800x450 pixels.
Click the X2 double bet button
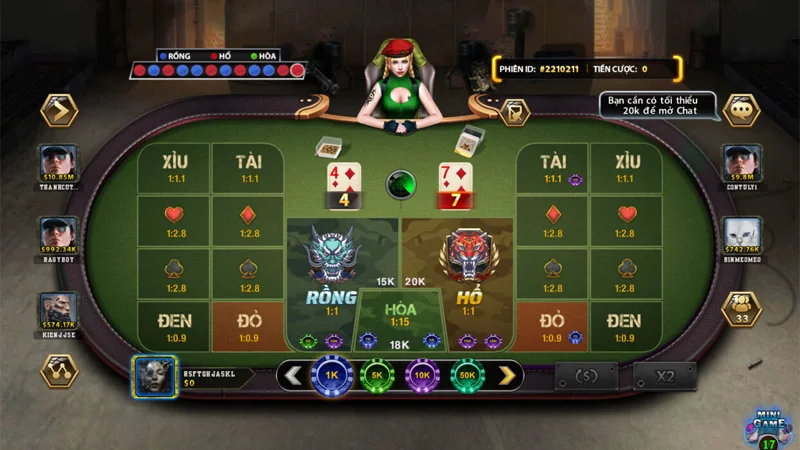(x=665, y=376)
